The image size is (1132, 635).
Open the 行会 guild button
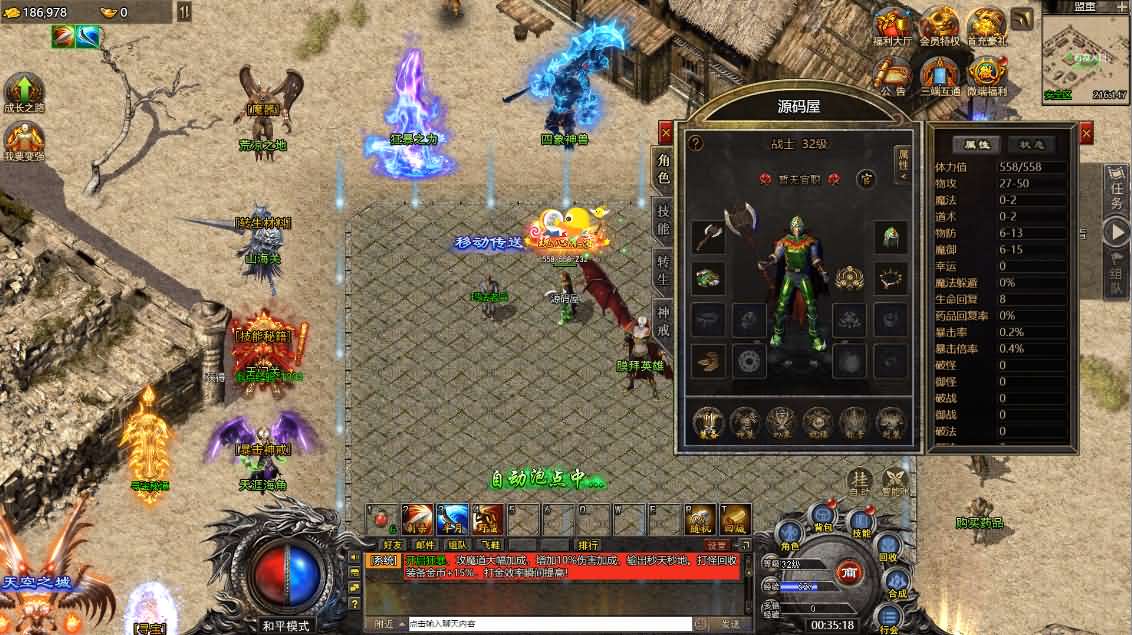889,619
